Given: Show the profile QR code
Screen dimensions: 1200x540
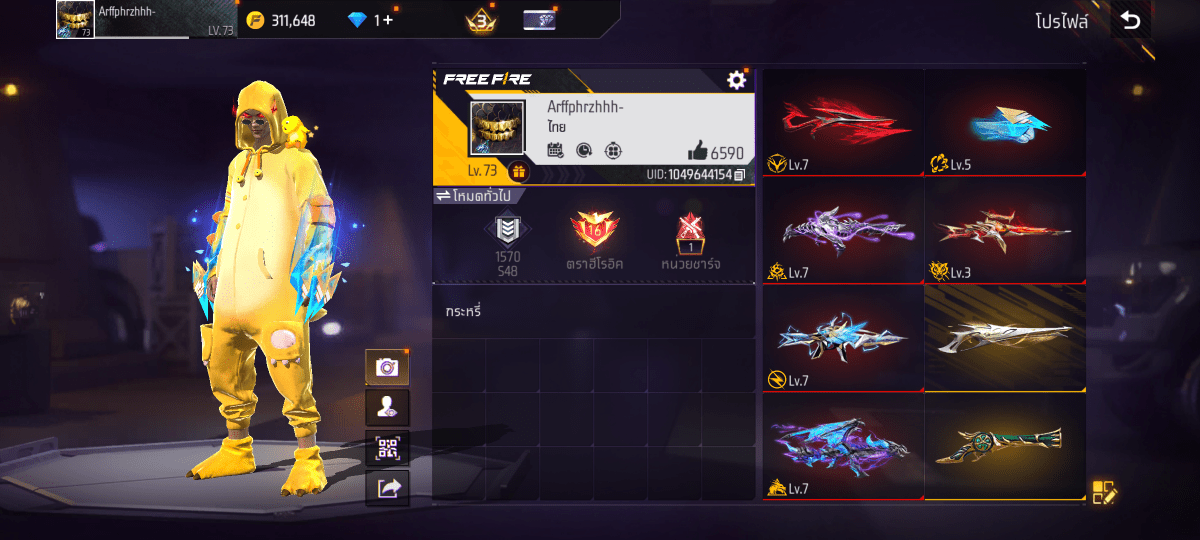Looking at the screenshot, I should coord(387,447).
